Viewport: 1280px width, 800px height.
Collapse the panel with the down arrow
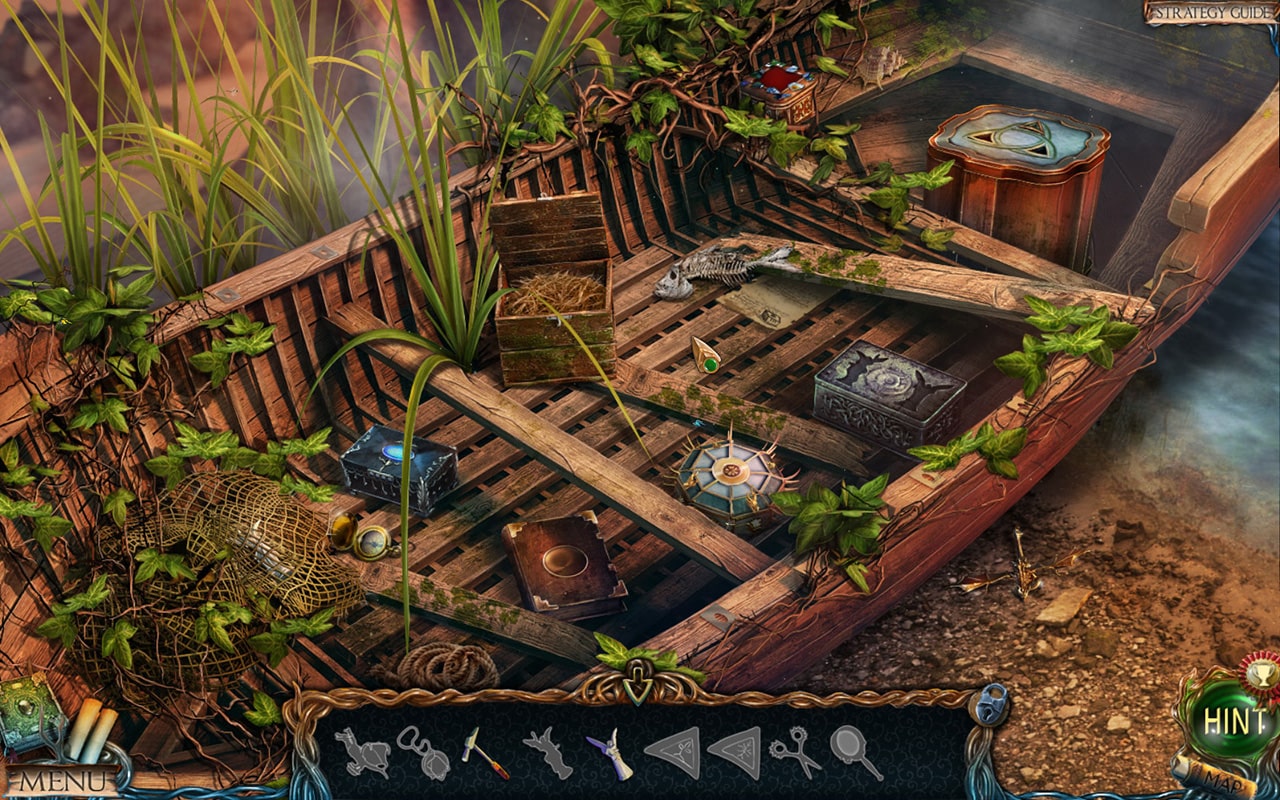point(636,687)
